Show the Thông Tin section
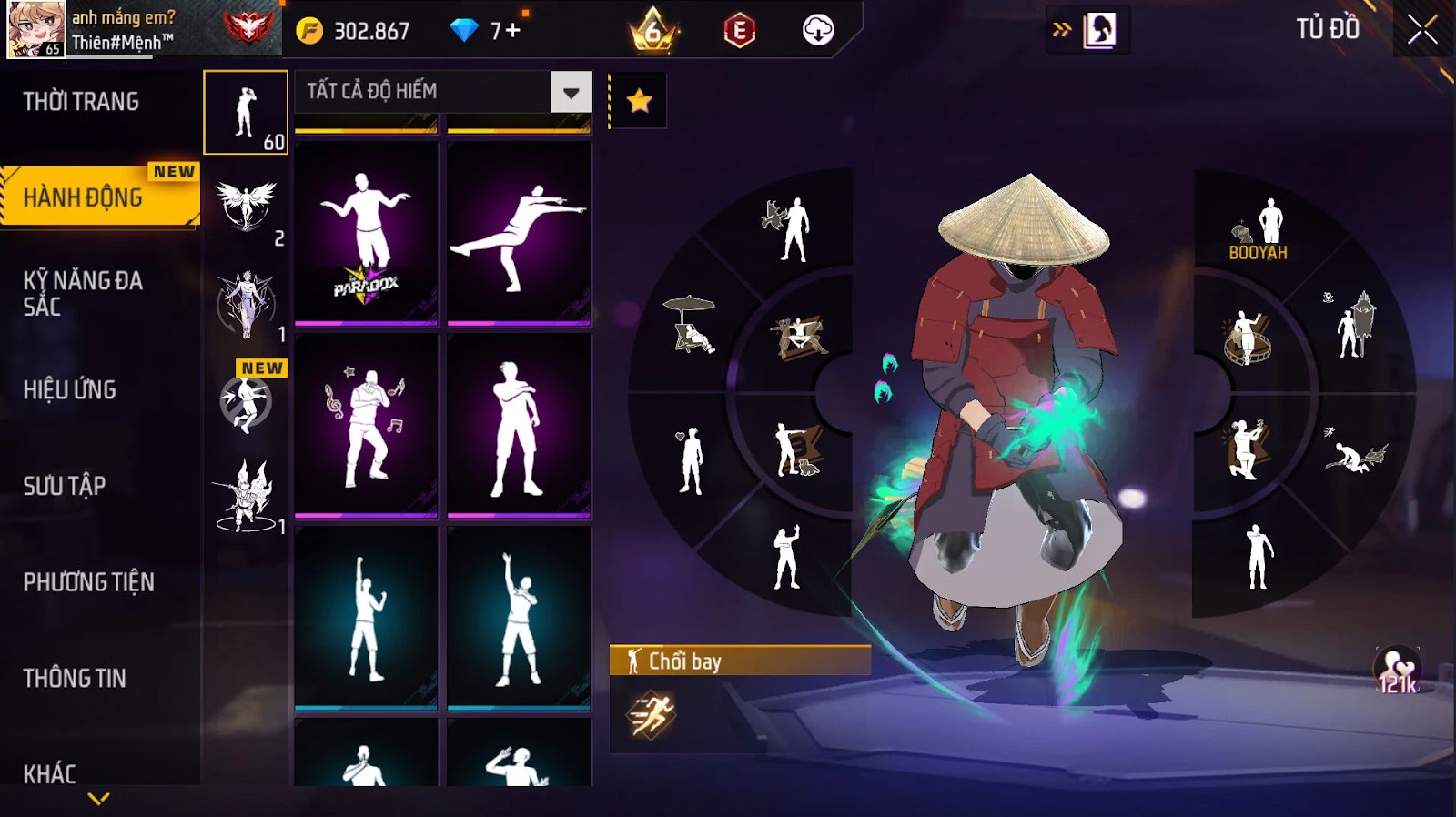 coord(75,678)
